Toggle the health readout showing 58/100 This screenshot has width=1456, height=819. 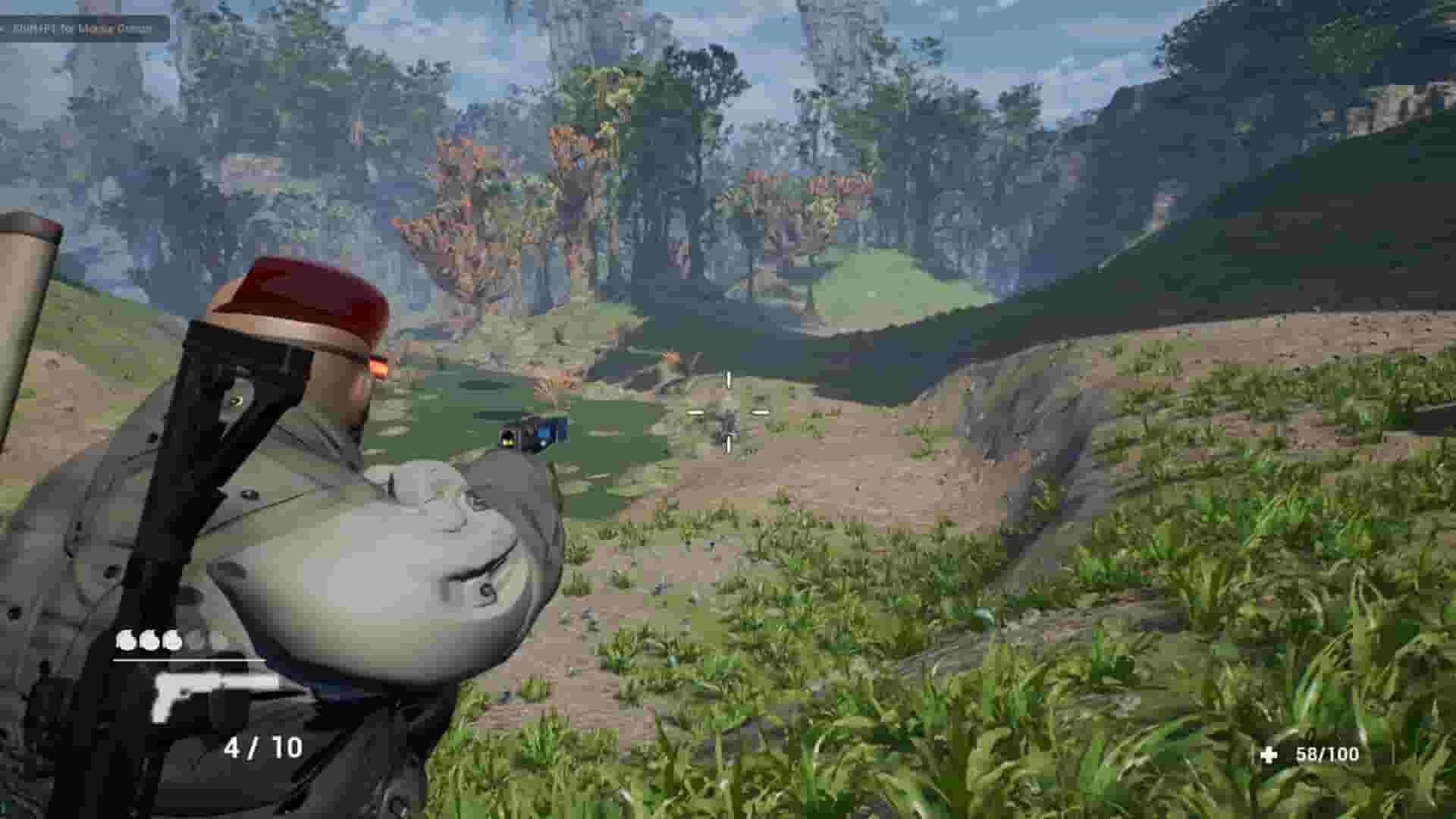pos(1327,755)
